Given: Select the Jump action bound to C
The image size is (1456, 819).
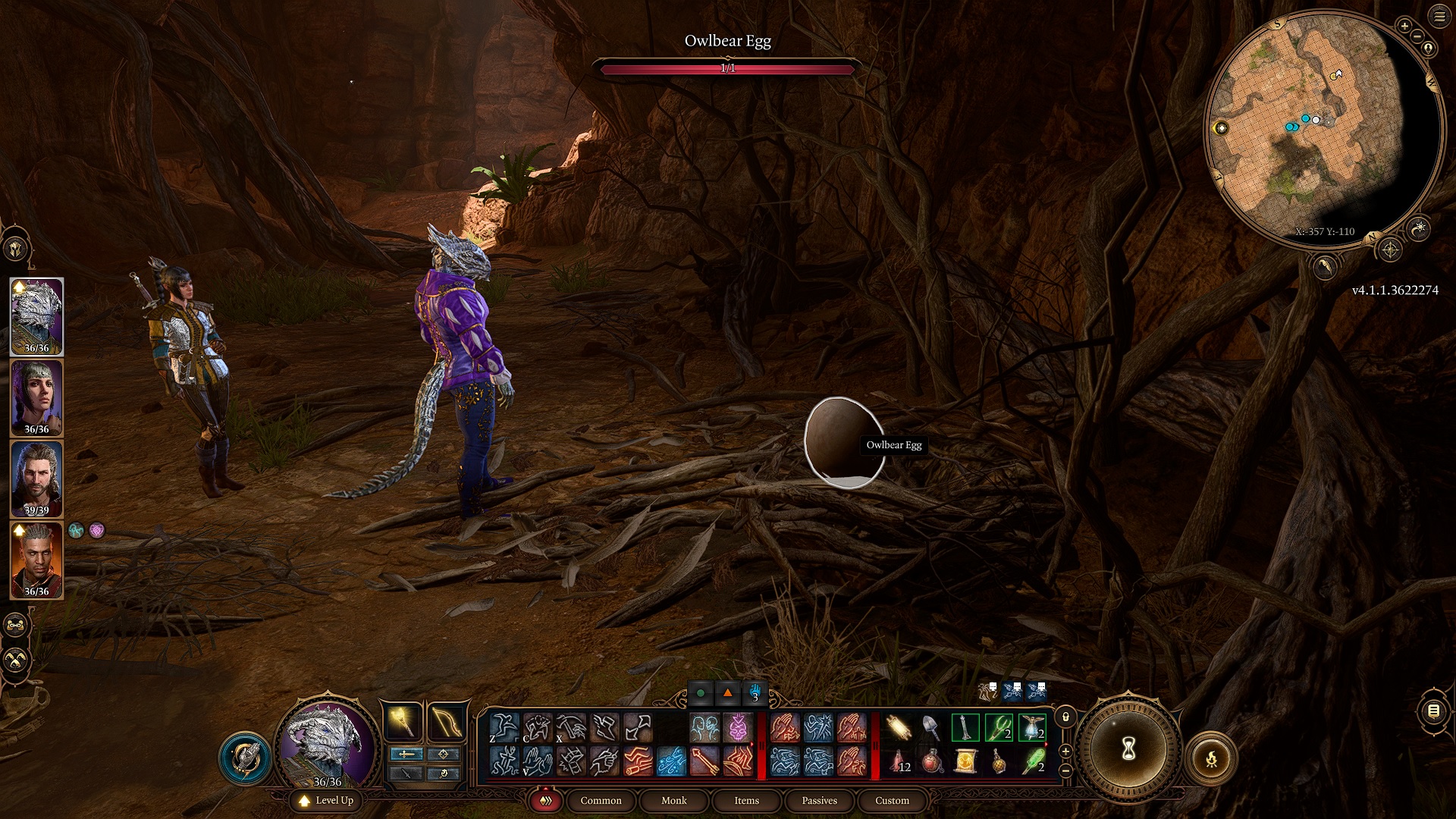Looking at the screenshot, I should [x=538, y=726].
